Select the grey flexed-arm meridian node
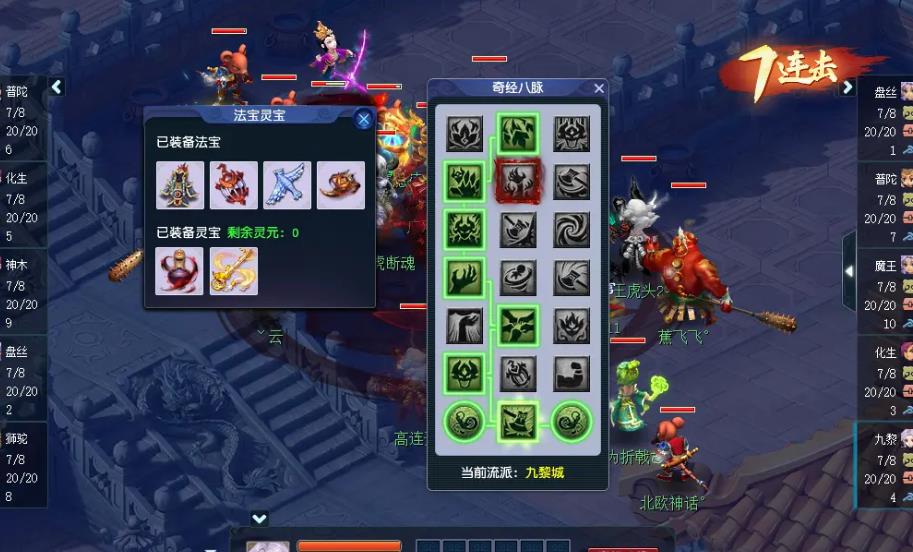913x552 pixels. (573, 374)
